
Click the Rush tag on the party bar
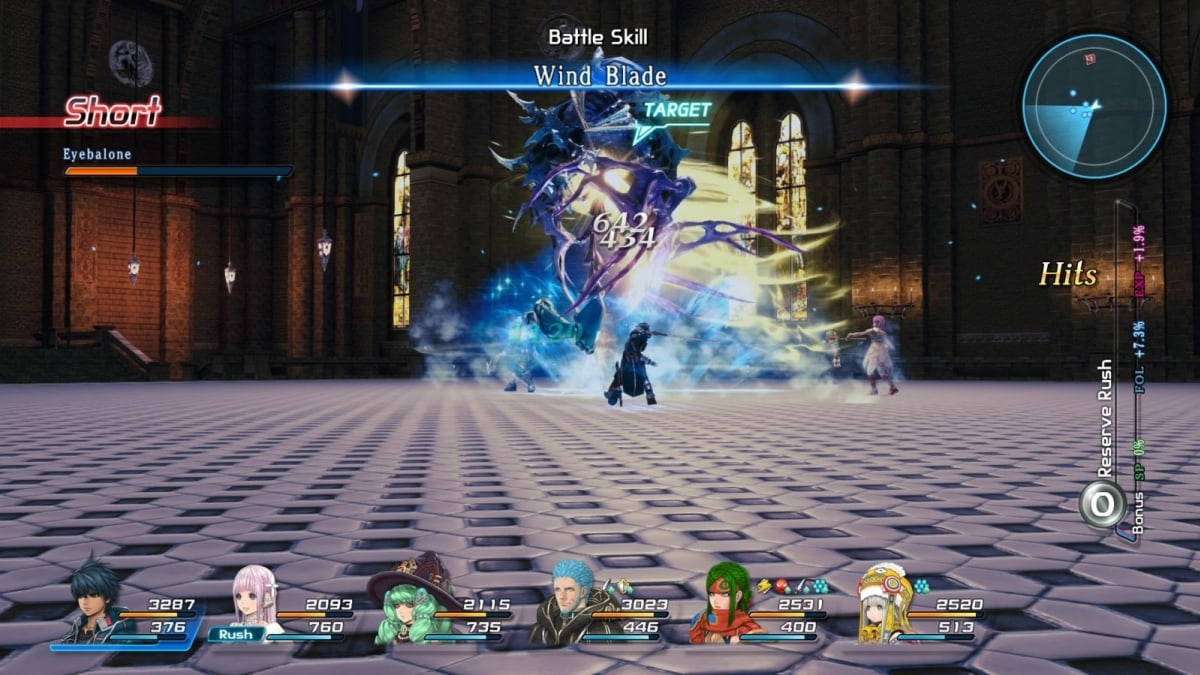[236, 634]
